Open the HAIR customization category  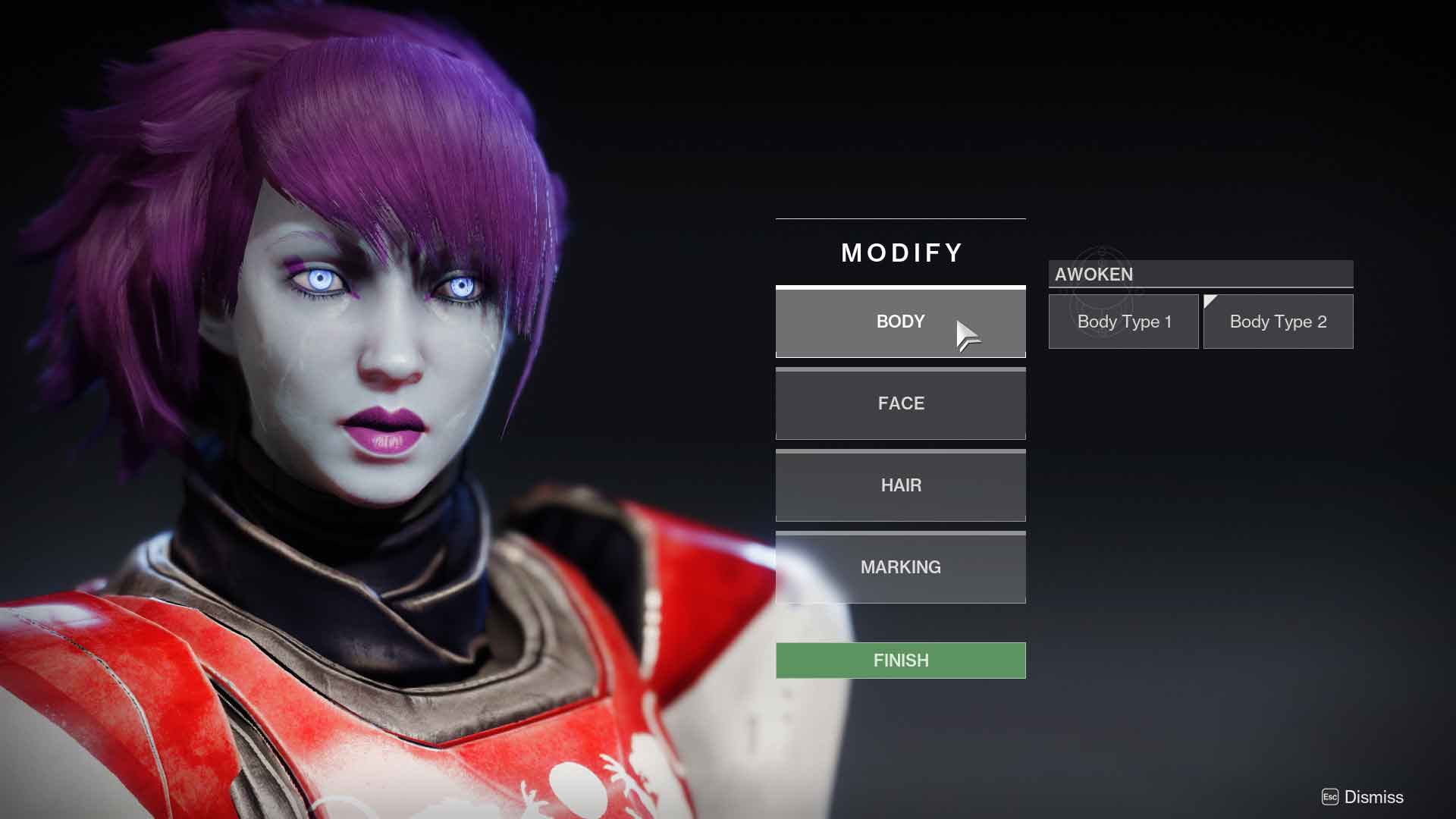(x=900, y=485)
